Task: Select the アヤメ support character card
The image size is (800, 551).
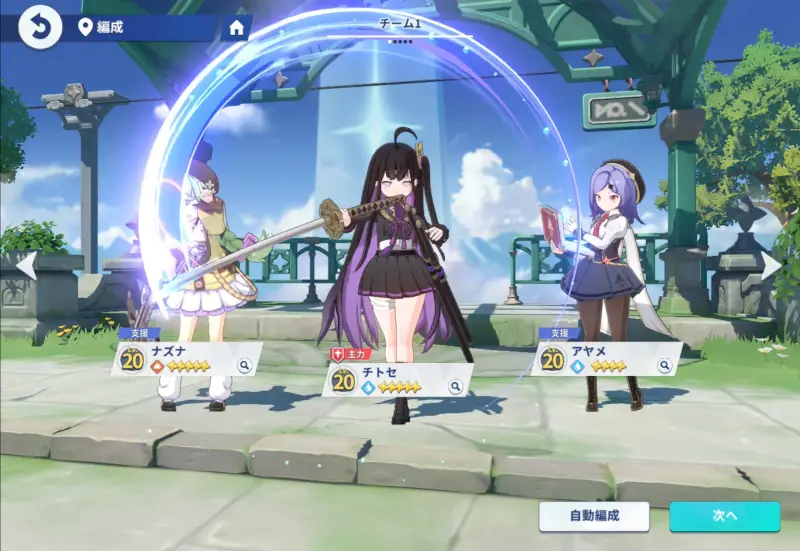Action: pyautogui.click(x=600, y=360)
